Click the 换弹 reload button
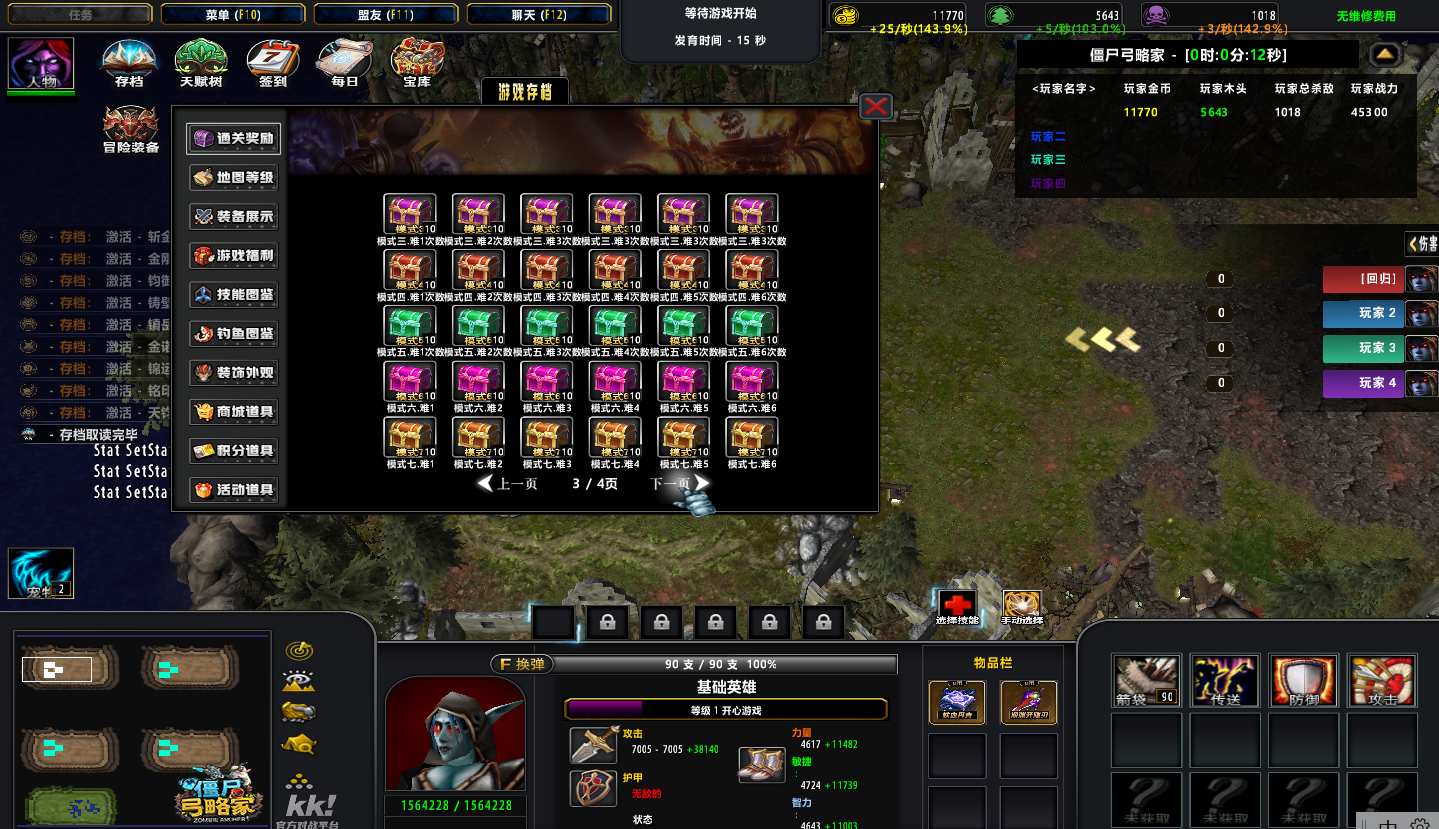 pyautogui.click(x=520, y=664)
